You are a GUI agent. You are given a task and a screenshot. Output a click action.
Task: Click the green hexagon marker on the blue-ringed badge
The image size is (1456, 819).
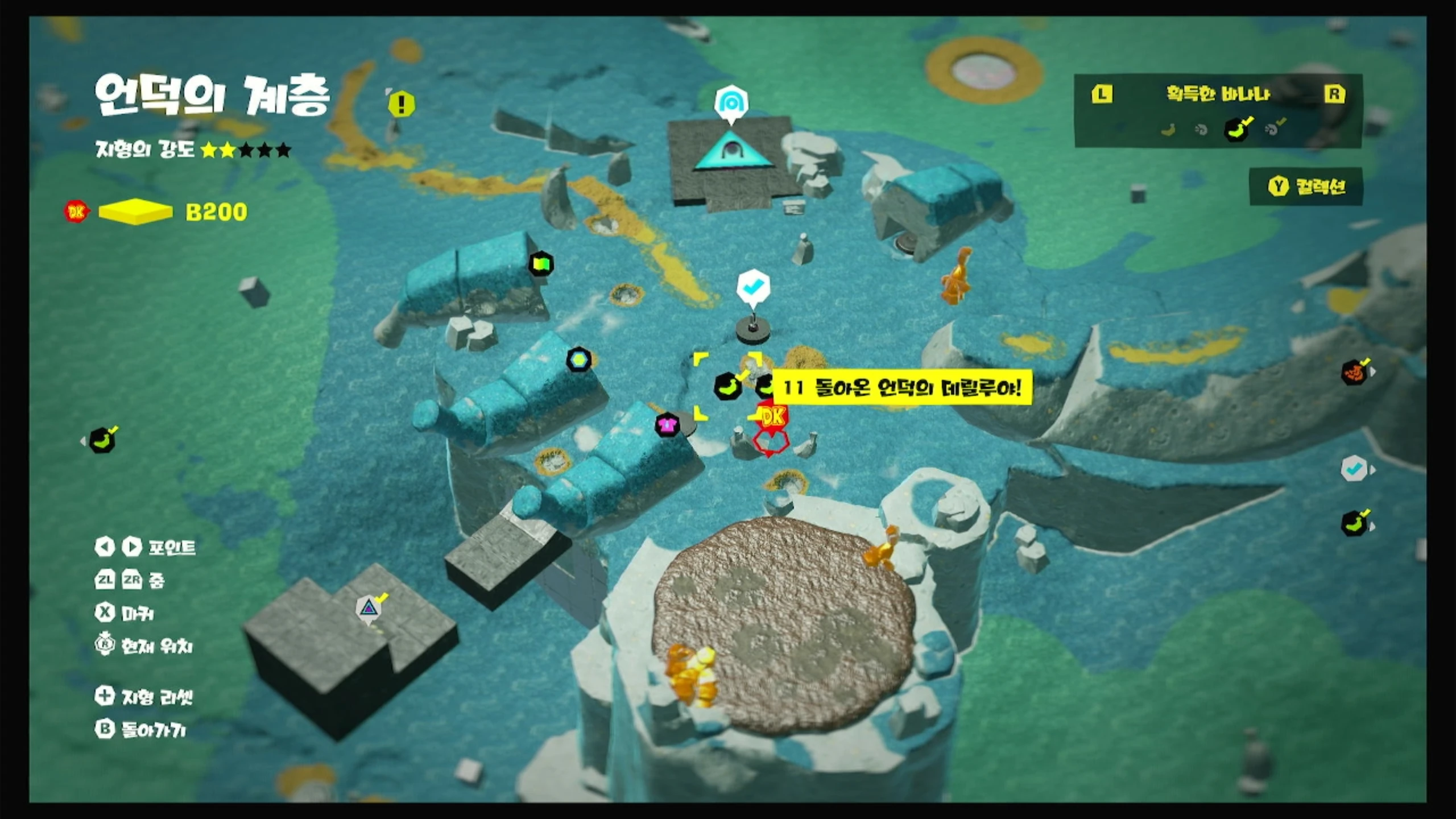tap(579, 359)
